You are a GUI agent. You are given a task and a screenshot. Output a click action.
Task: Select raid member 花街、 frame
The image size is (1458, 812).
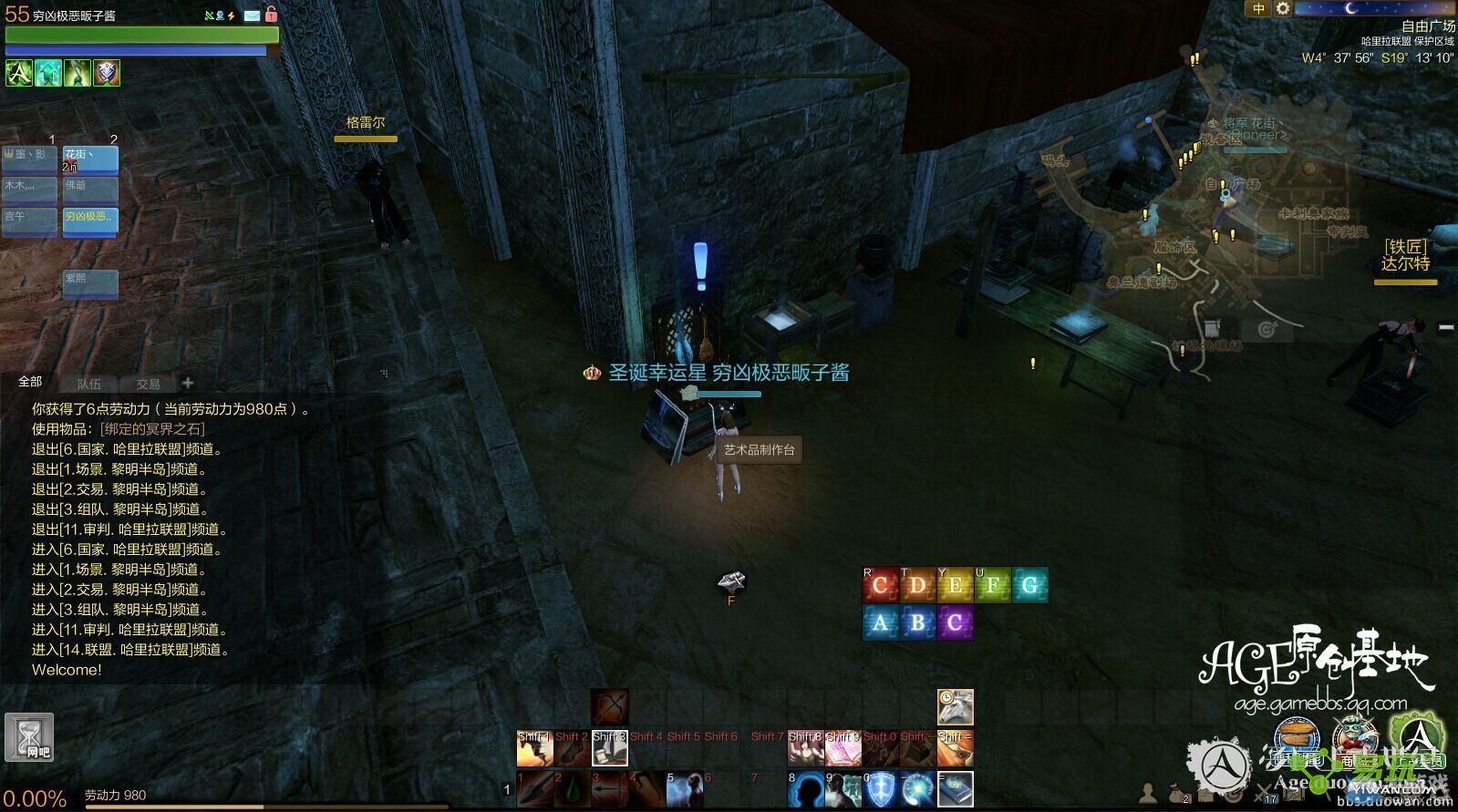(x=90, y=159)
